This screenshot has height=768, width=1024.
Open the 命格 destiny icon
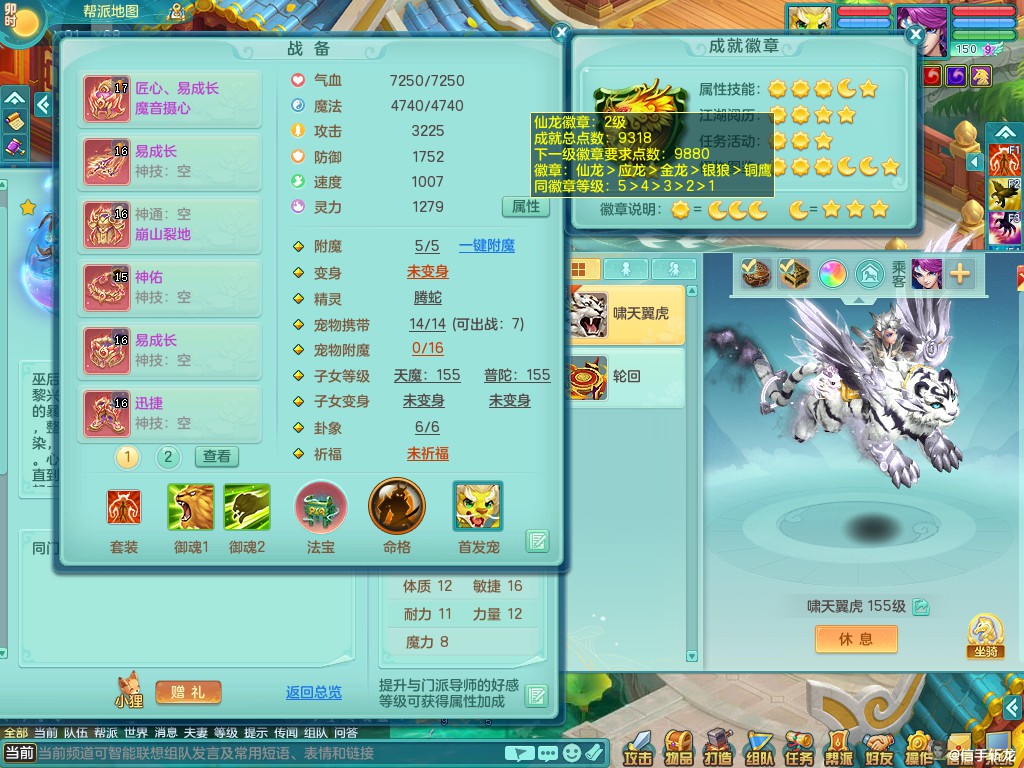[396, 507]
